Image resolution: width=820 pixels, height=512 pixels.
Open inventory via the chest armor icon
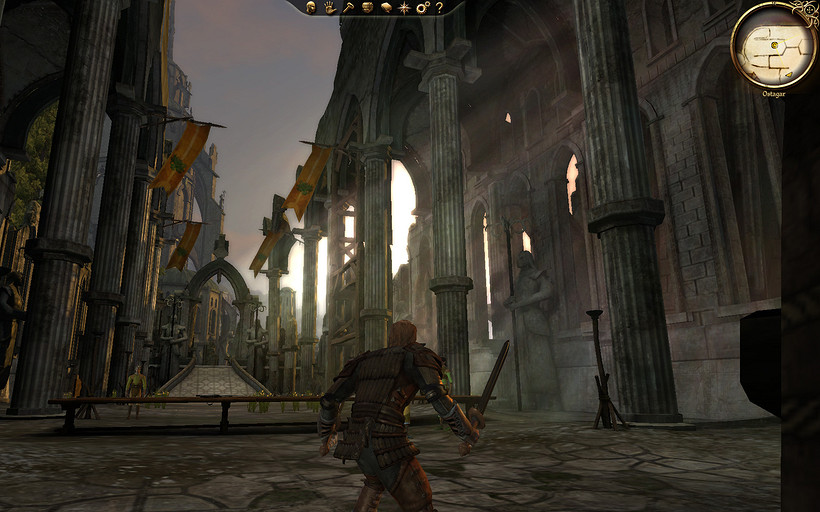click(367, 7)
